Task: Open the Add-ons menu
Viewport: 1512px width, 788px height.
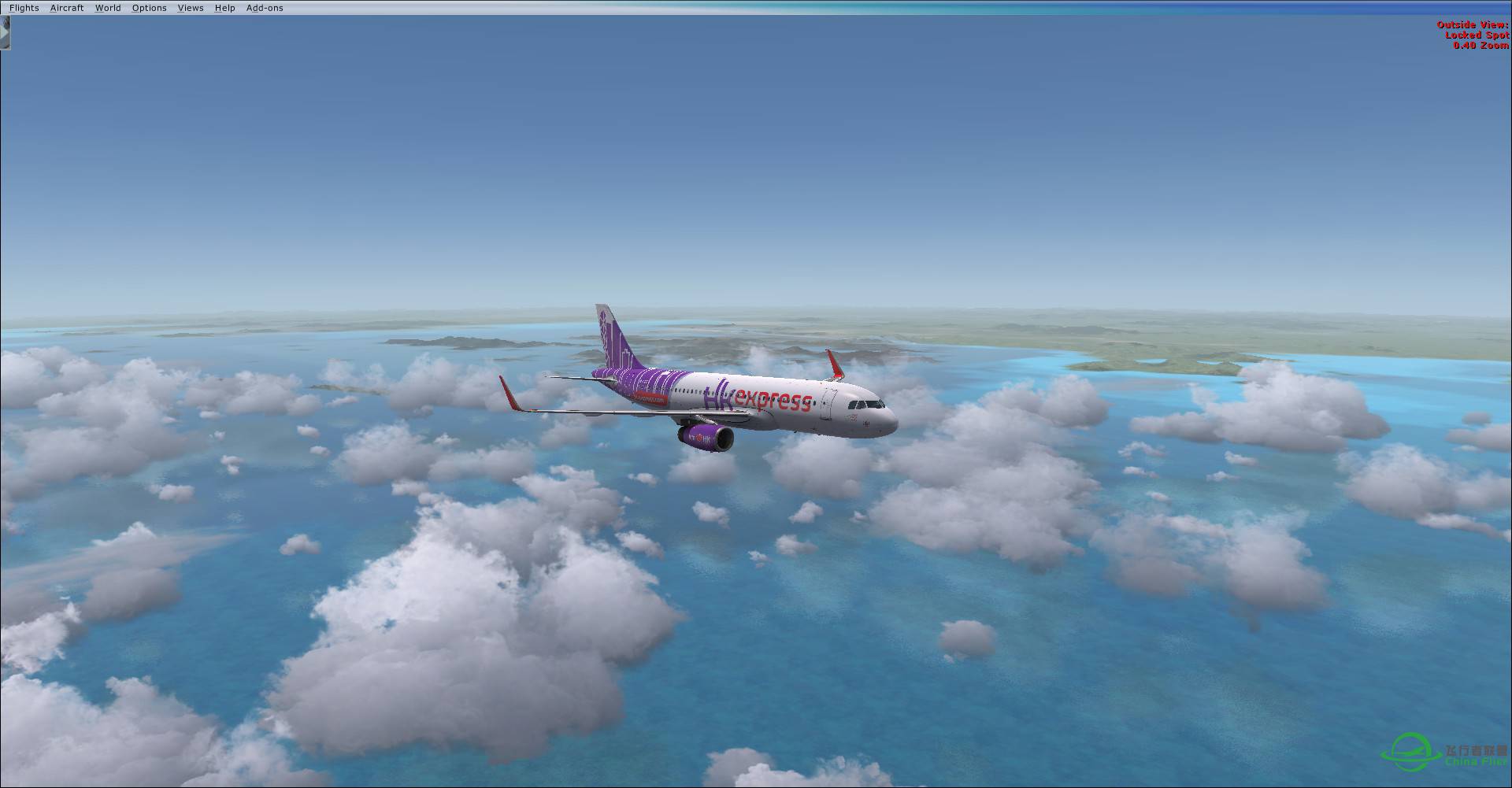Action: coord(265,7)
